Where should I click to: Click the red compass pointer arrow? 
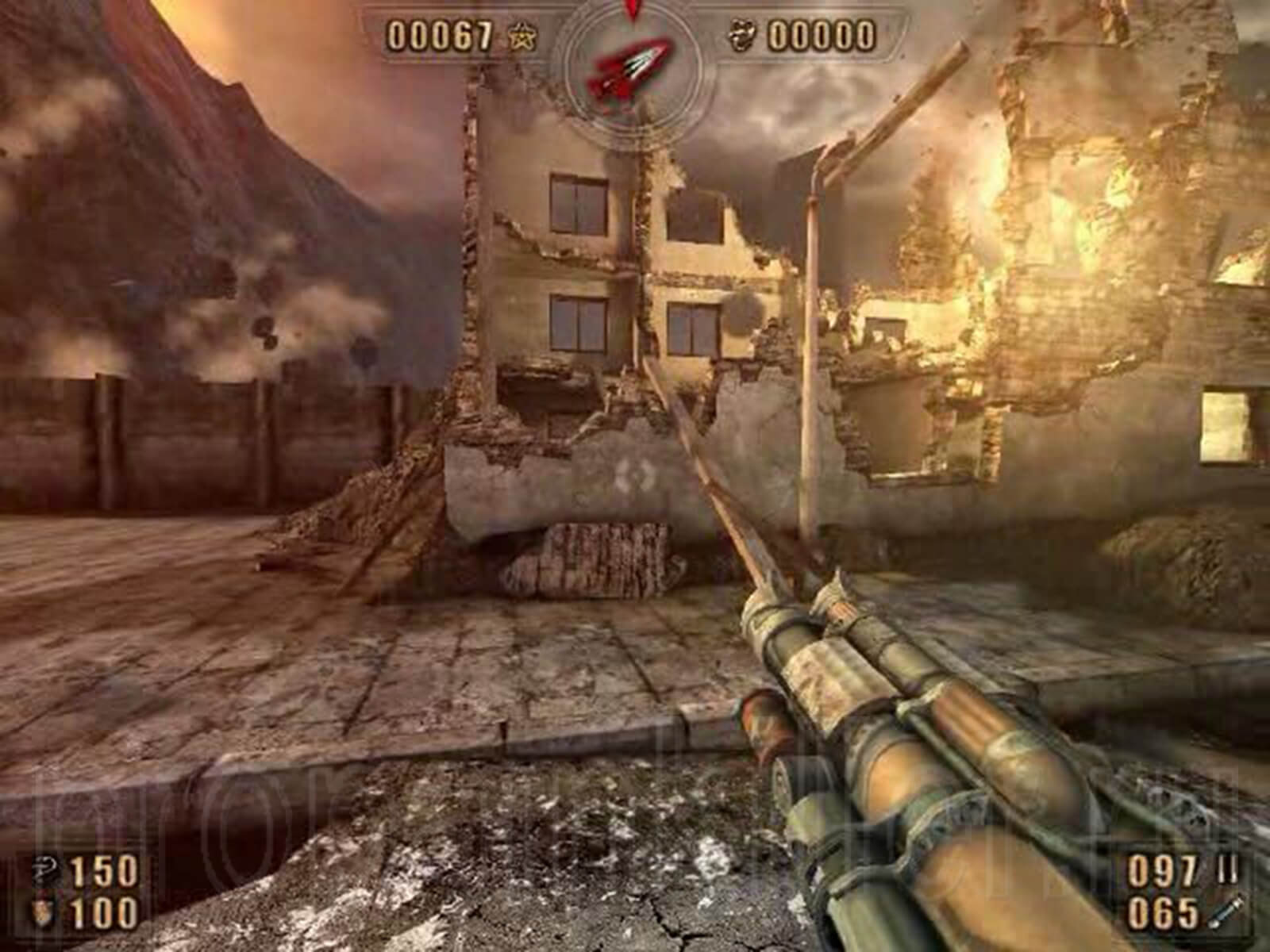click(631, 8)
